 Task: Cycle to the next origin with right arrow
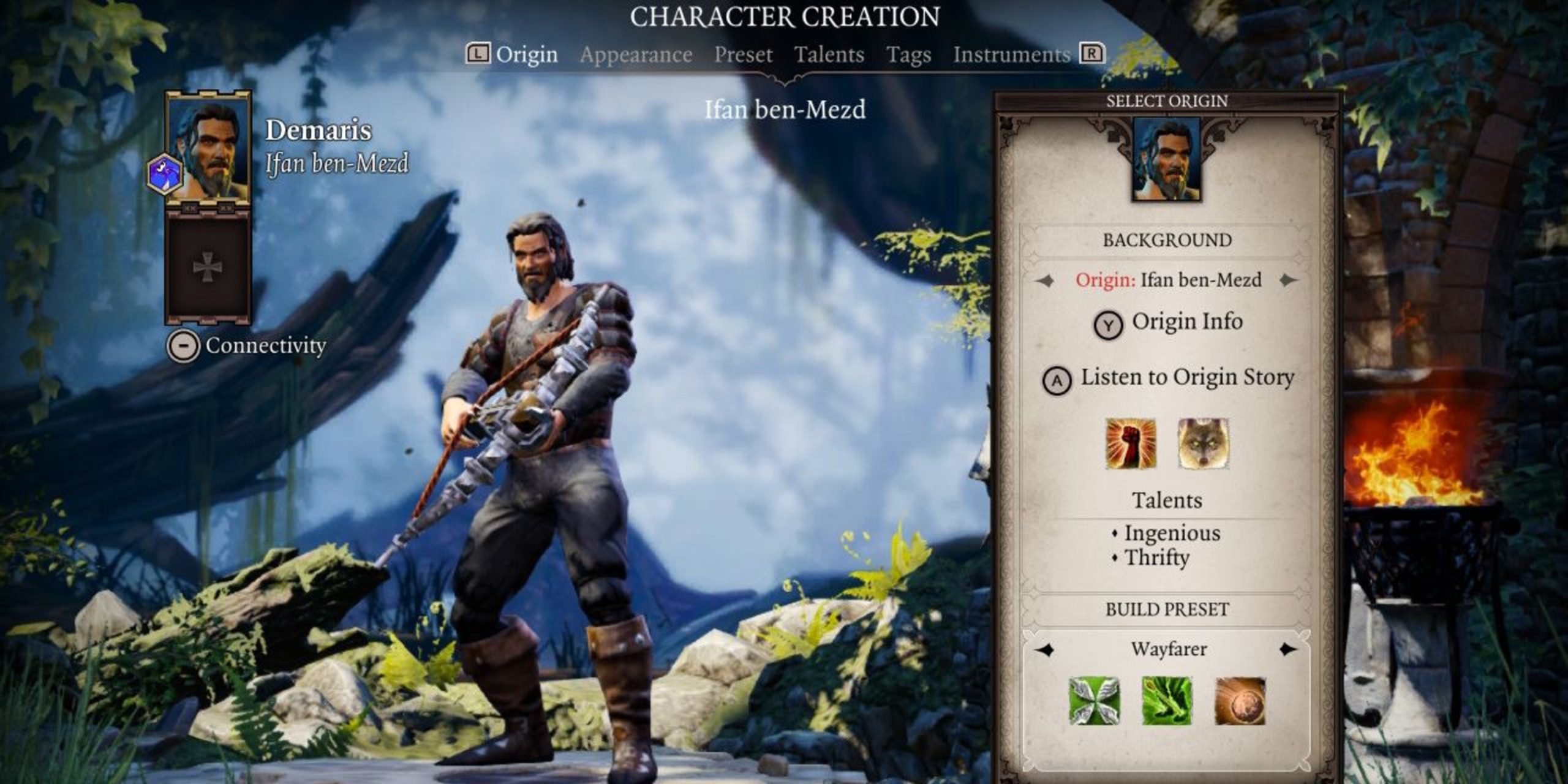click(1289, 281)
